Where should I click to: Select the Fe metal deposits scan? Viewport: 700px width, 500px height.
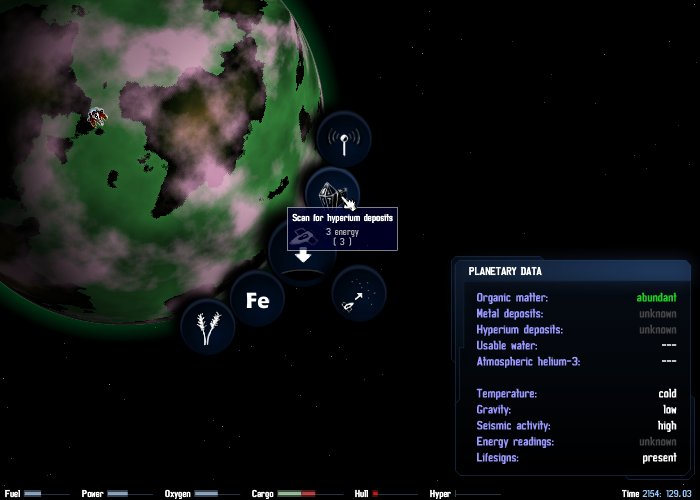(x=258, y=299)
